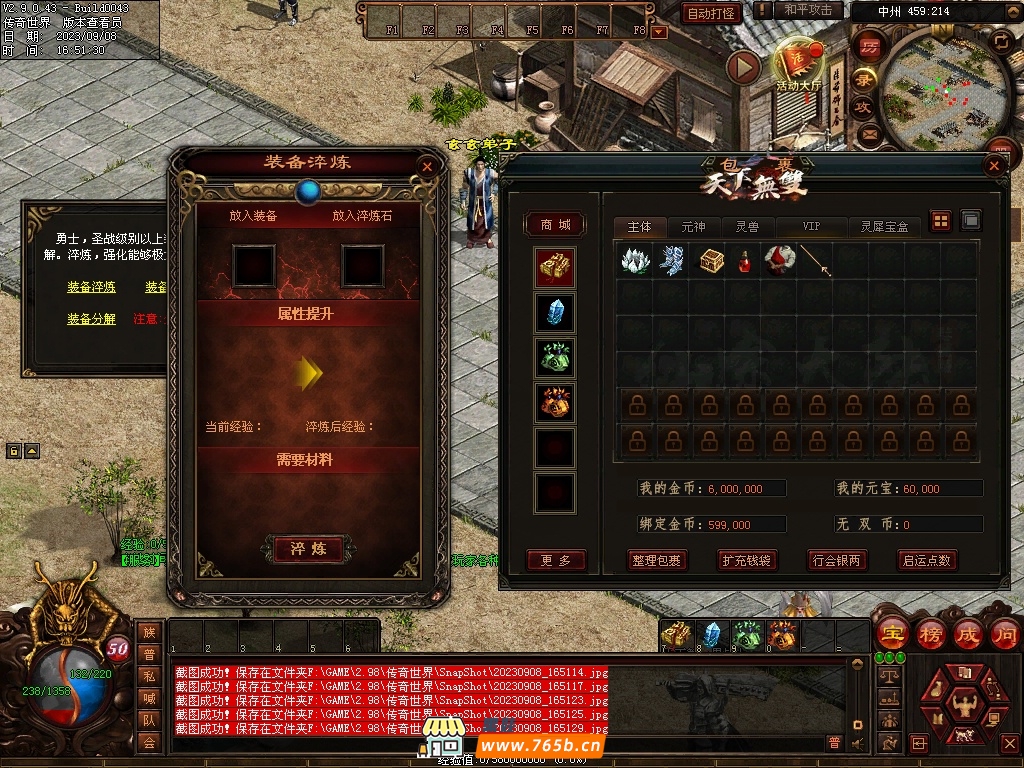The height and width of the screenshot is (768, 1024).
Task: Select the red robe armor item
Action: pyautogui.click(x=780, y=260)
